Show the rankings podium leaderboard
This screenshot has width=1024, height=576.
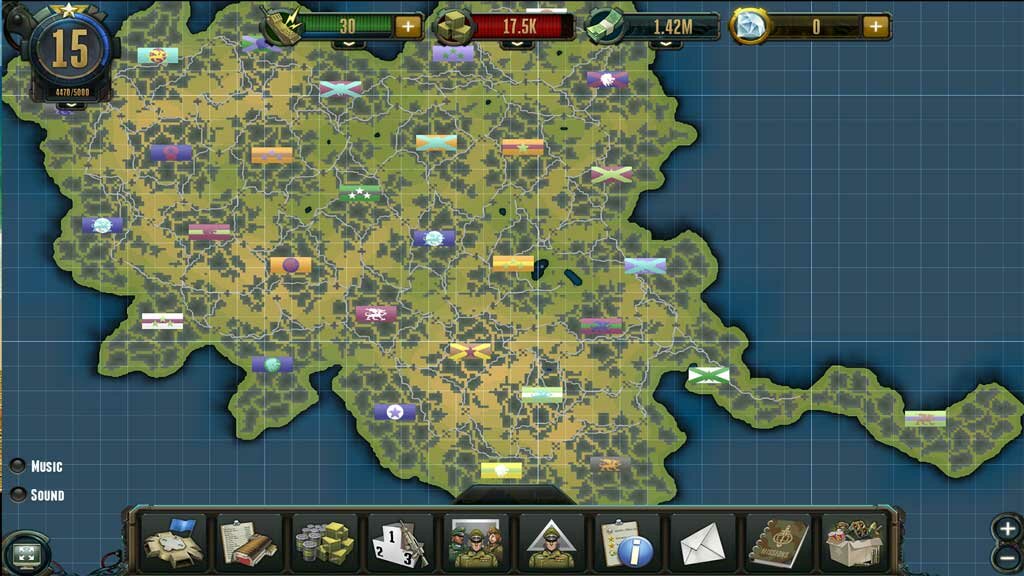click(x=400, y=543)
